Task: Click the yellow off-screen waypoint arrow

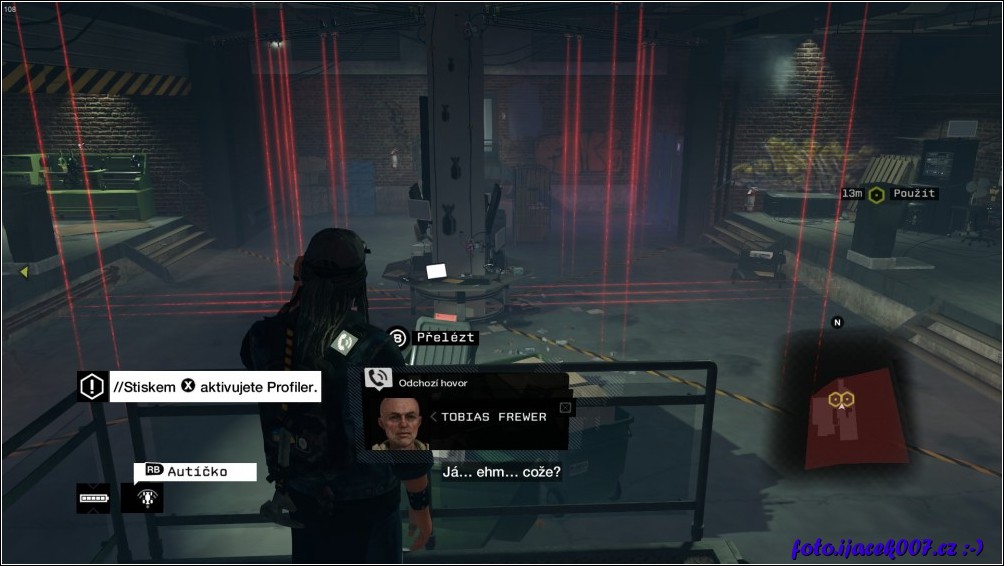Action: tap(21, 271)
